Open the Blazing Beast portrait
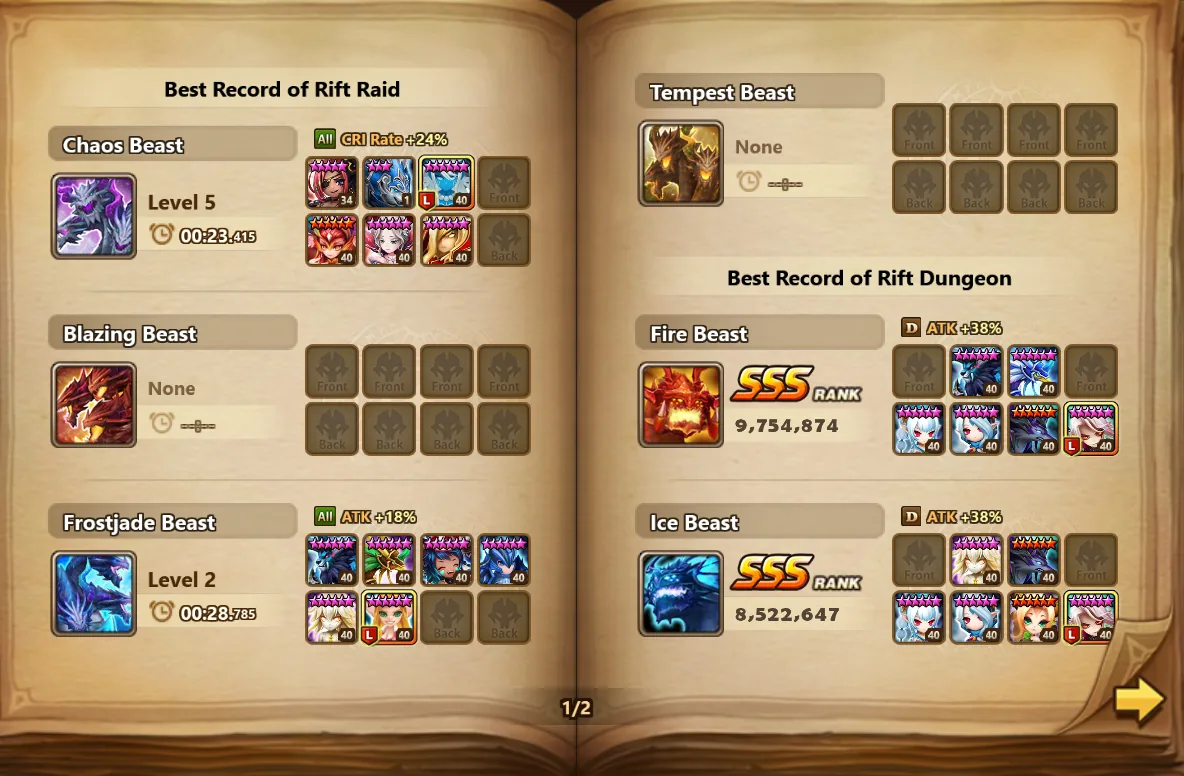1184x776 pixels. point(94,404)
